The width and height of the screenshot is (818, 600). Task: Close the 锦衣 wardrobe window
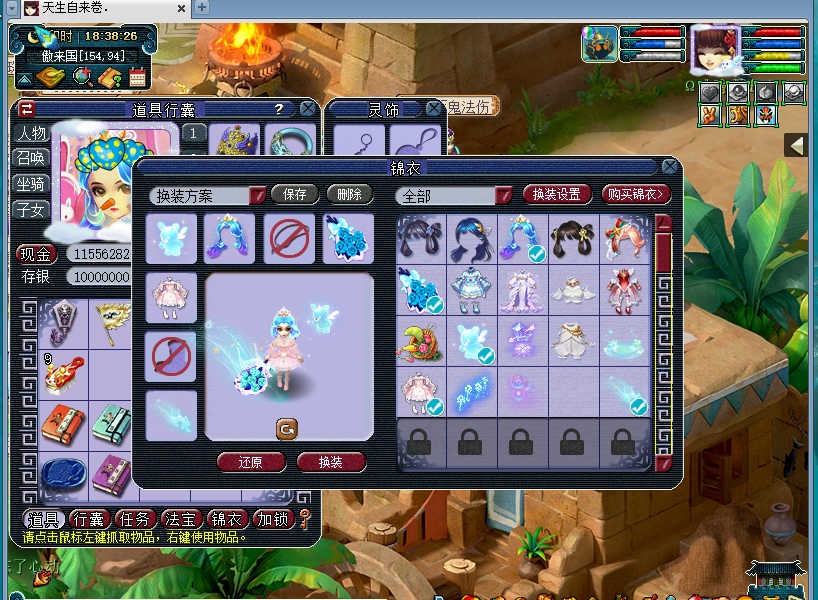(x=669, y=167)
